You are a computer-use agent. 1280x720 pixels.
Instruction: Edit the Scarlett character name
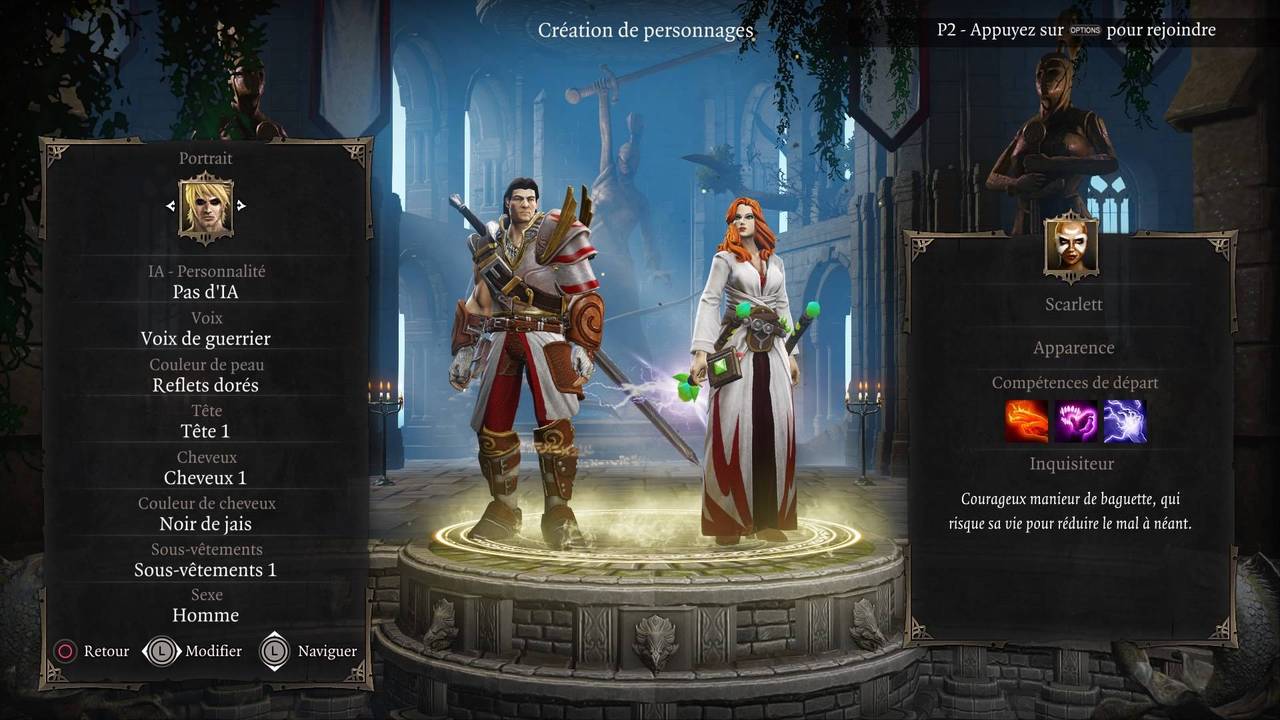coord(1074,304)
